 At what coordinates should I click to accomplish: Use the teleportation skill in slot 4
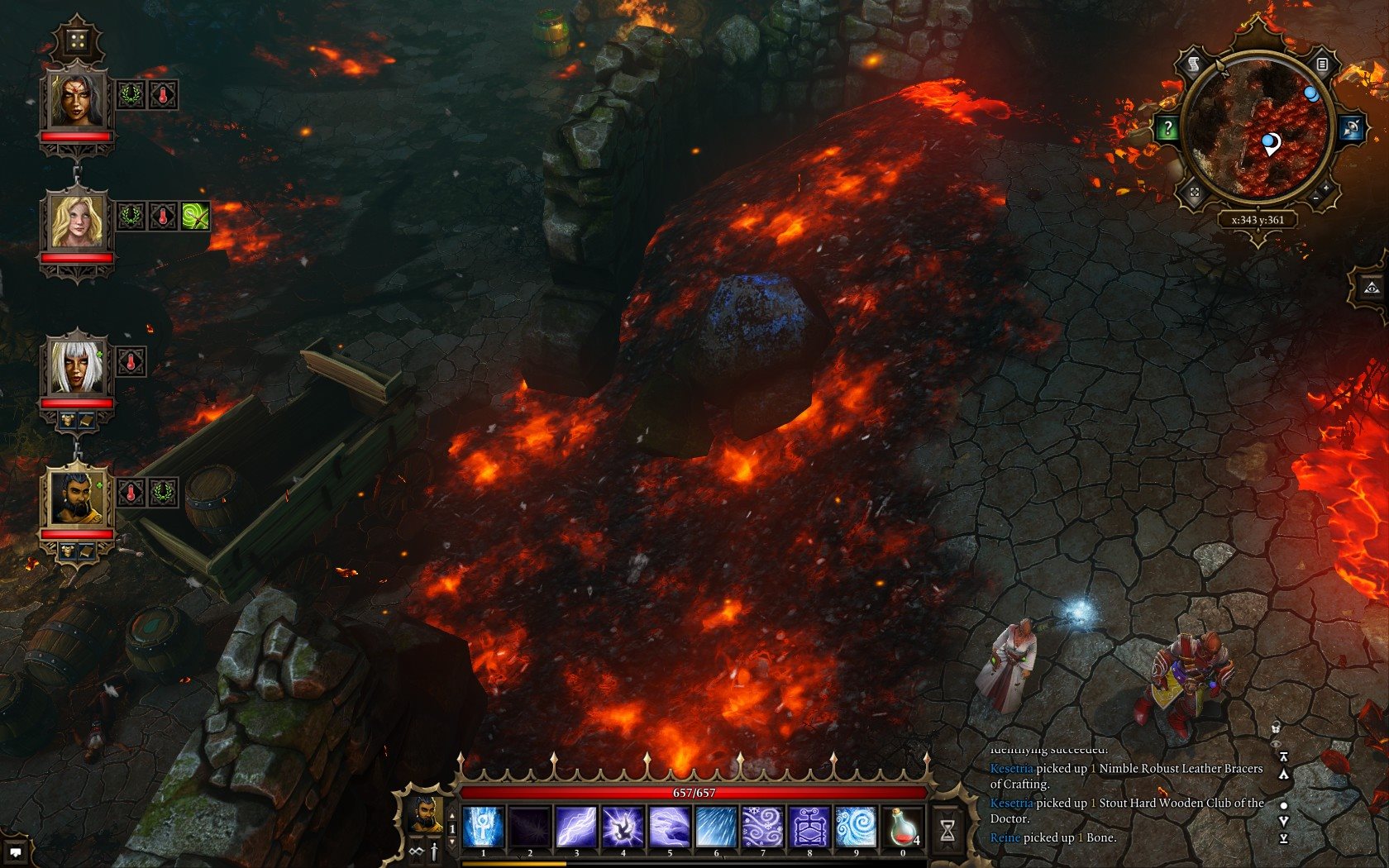coord(623,827)
